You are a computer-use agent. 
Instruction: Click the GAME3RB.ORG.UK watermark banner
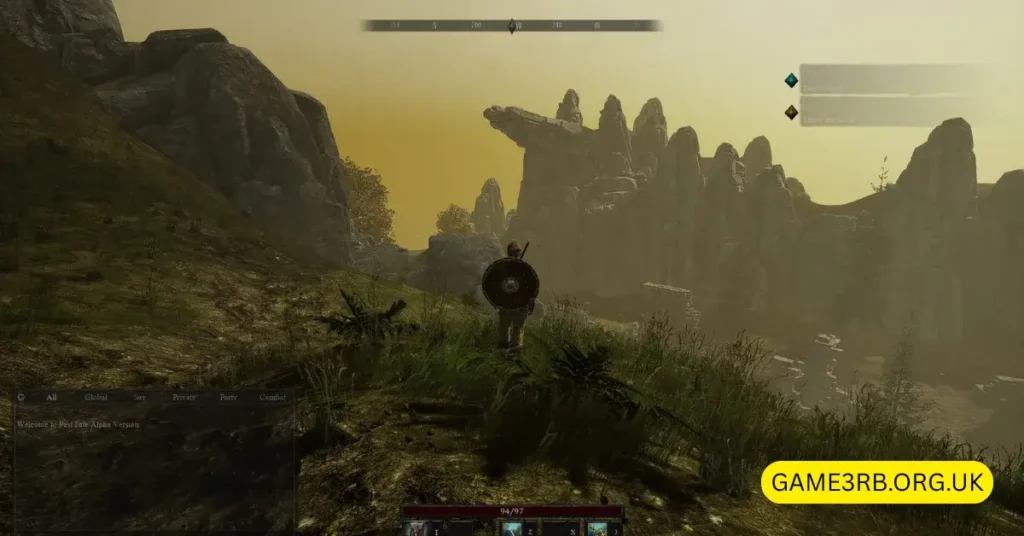coord(877,482)
